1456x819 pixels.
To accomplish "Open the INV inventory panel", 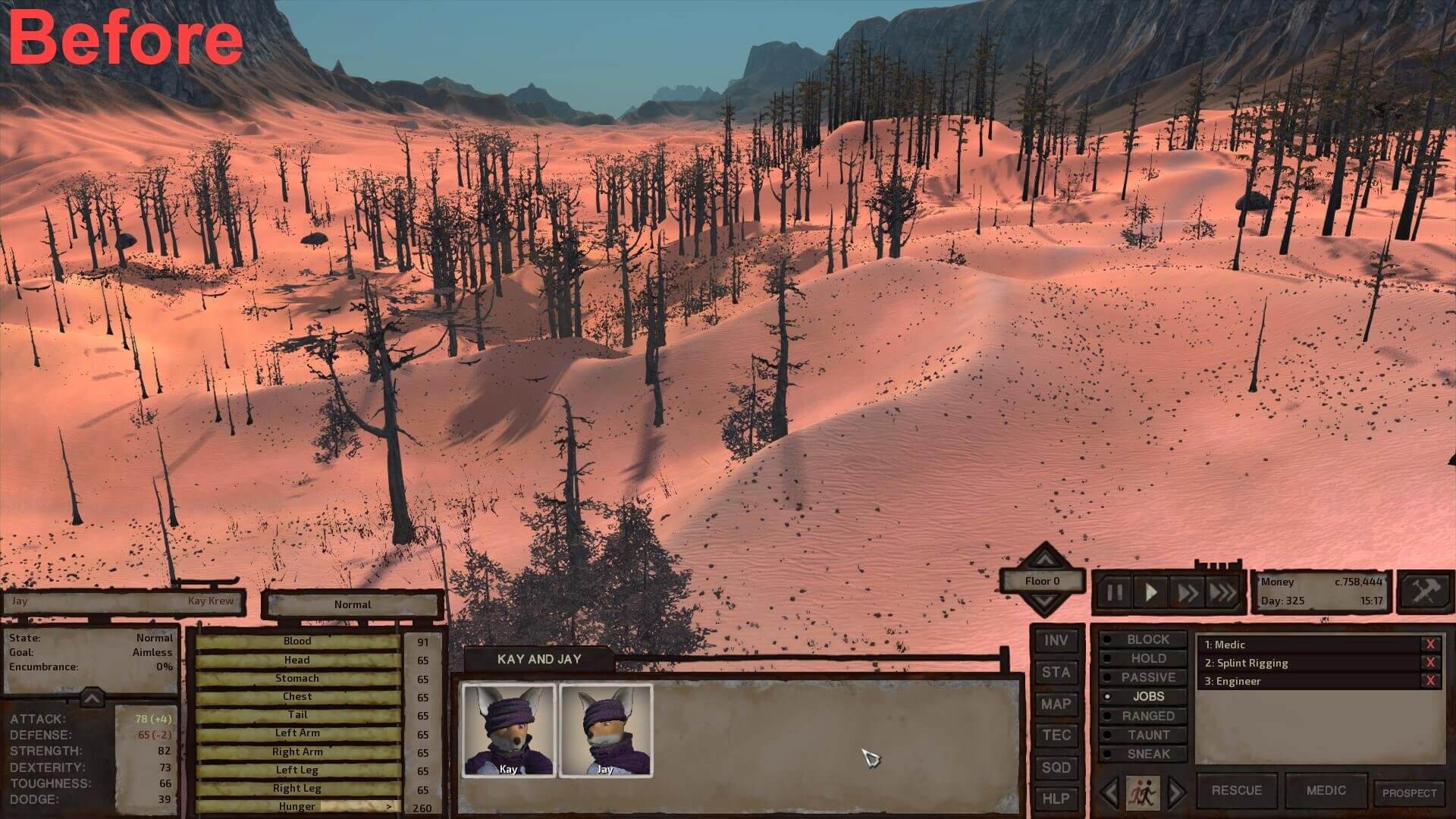I will click(x=1056, y=641).
